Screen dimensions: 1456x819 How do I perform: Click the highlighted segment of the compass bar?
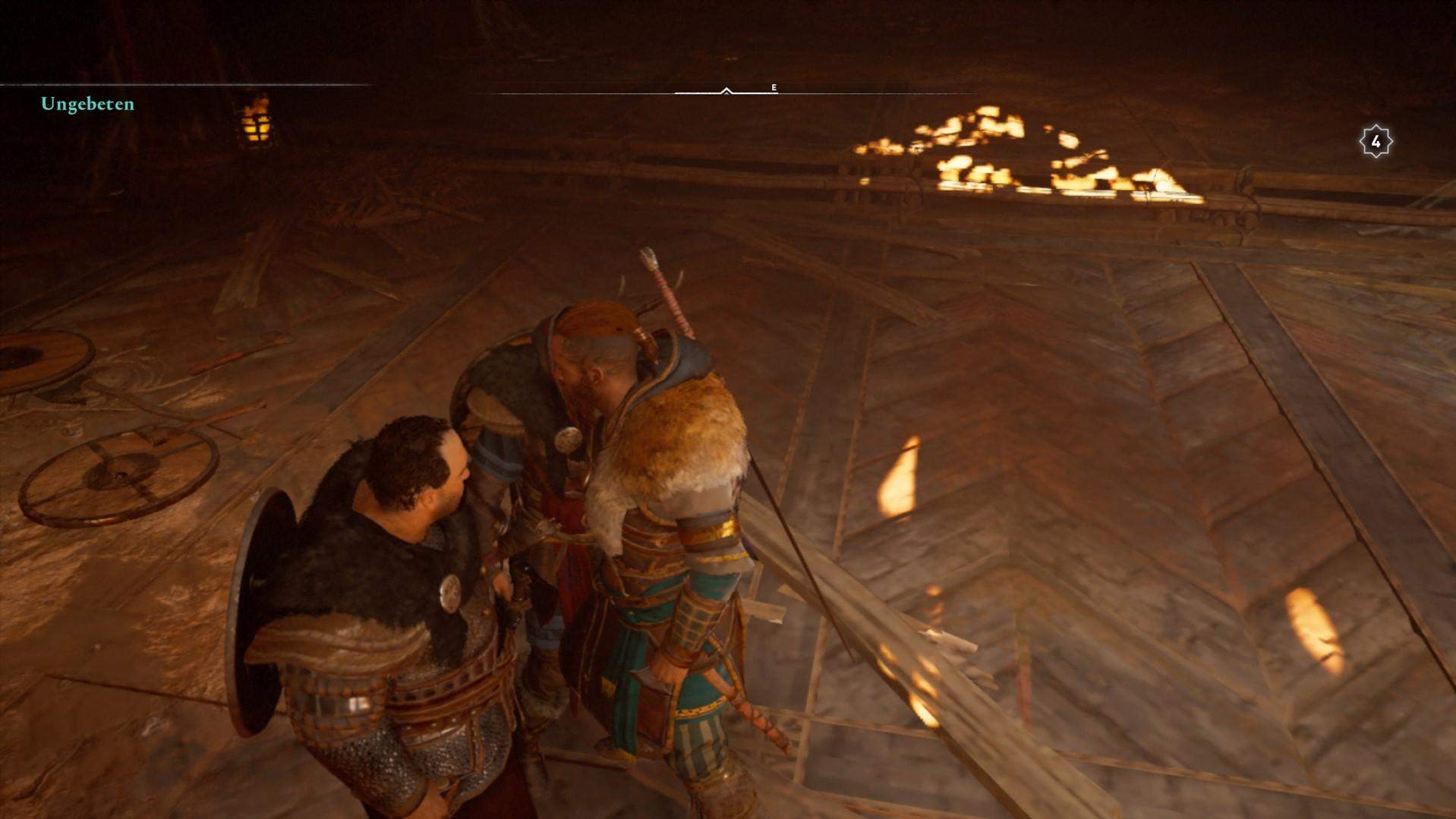[x=698, y=92]
